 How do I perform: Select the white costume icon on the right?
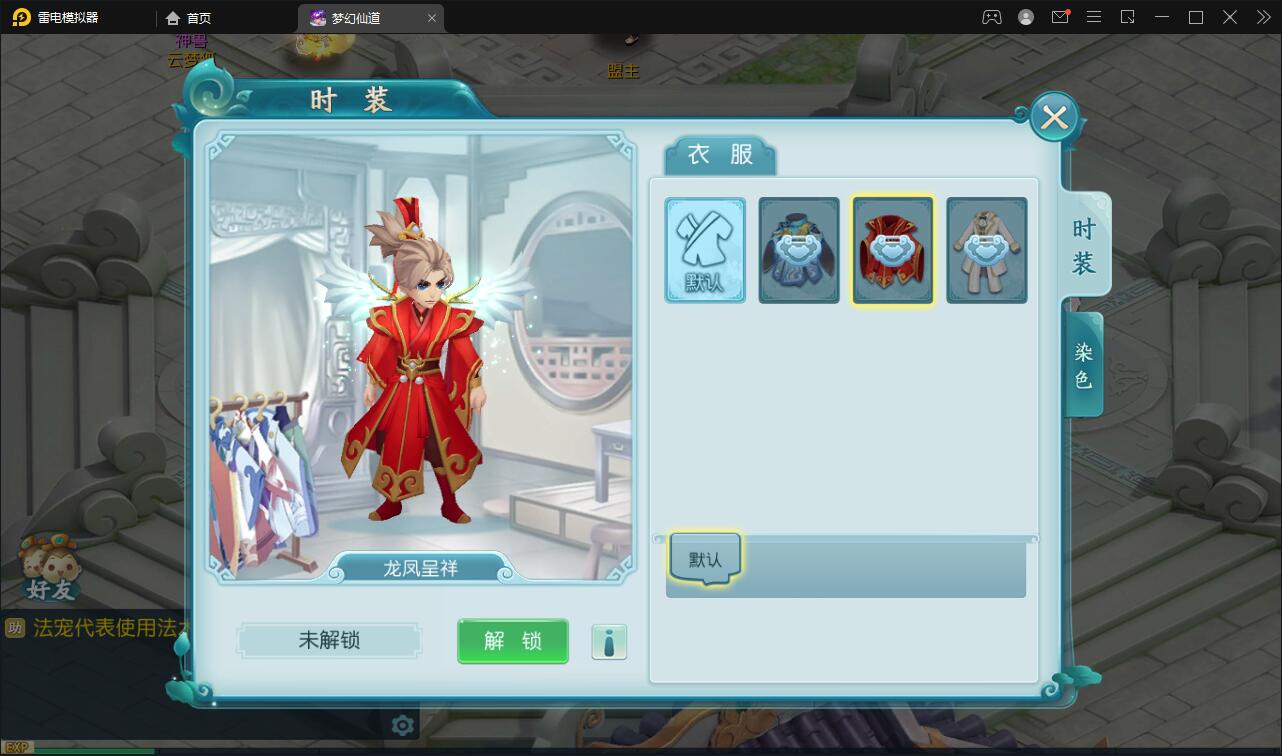coord(986,250)
